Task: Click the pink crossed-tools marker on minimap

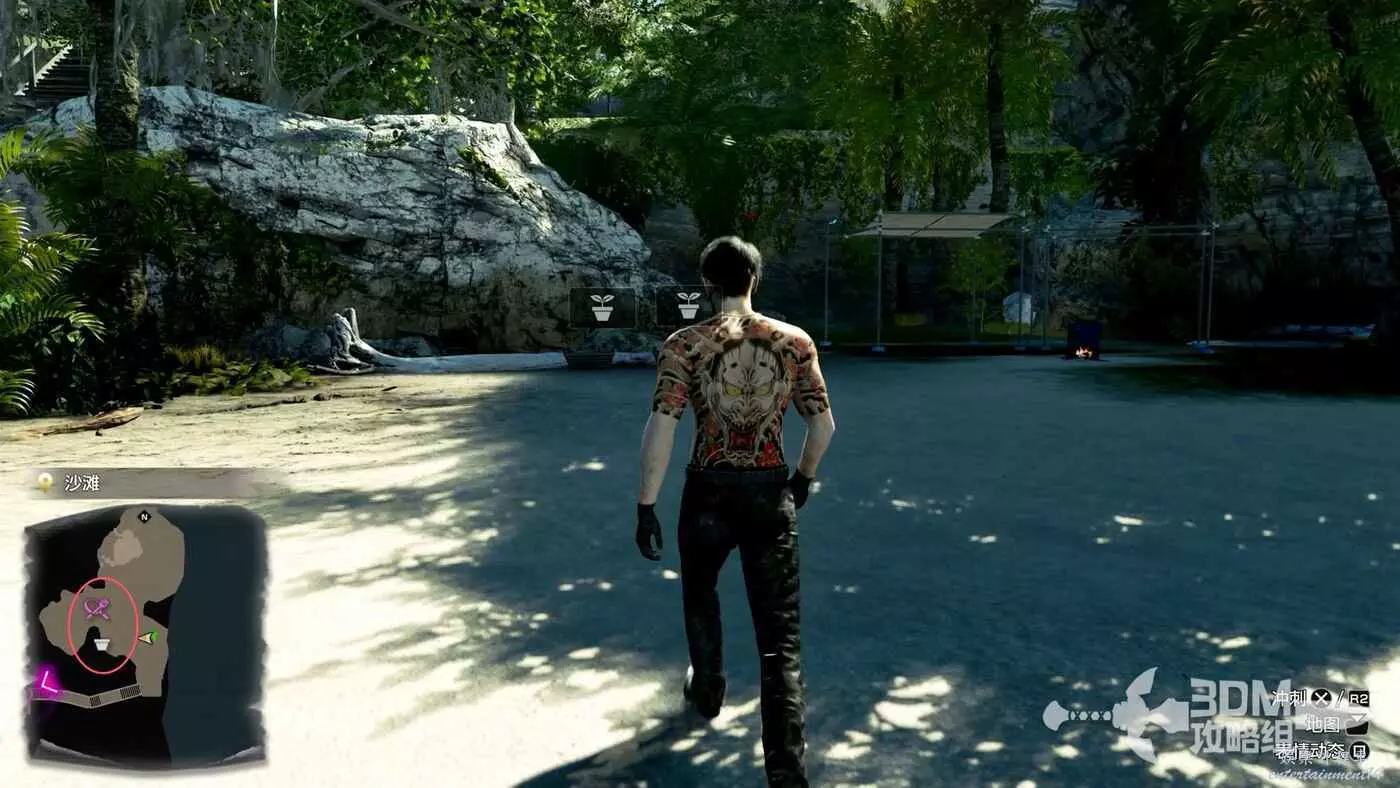Action: [x=97, y=608]
